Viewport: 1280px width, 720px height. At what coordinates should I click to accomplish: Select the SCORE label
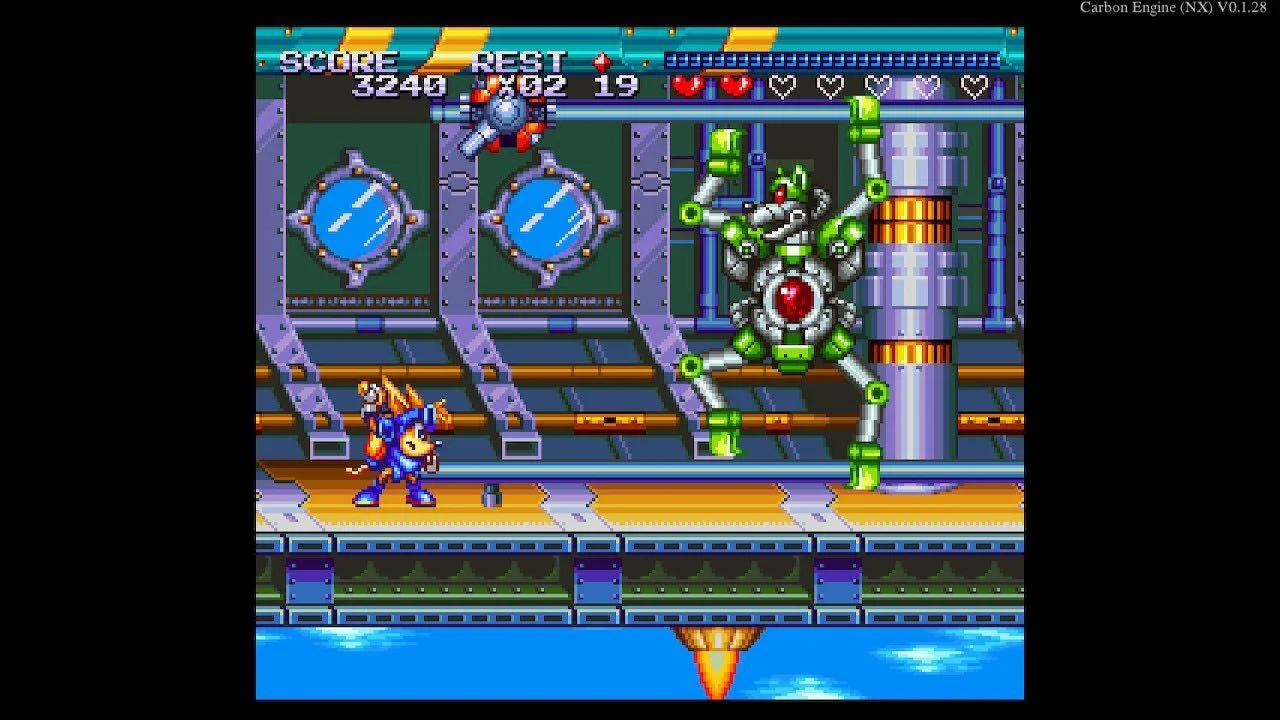338,60
